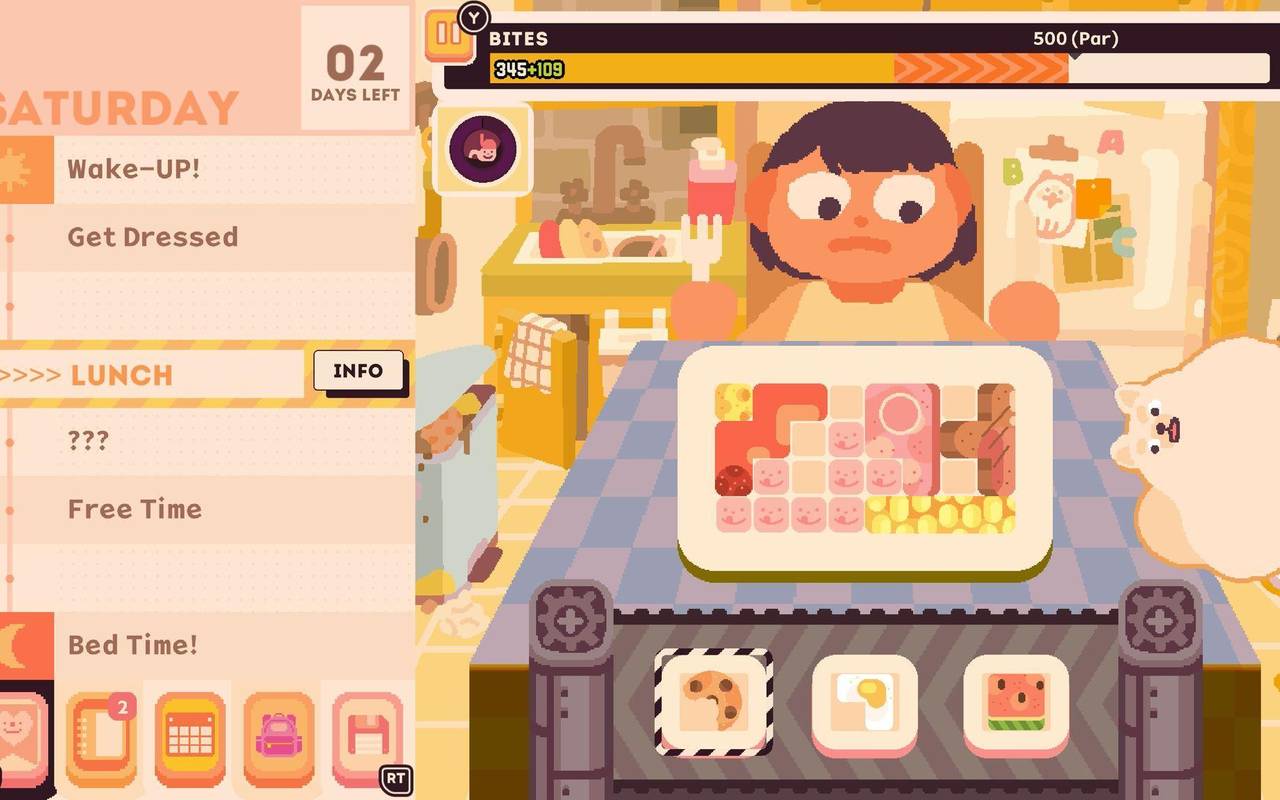Open the INFO button next to LUNCH
Screen dimensions: 1280x800
pos(358,371)
